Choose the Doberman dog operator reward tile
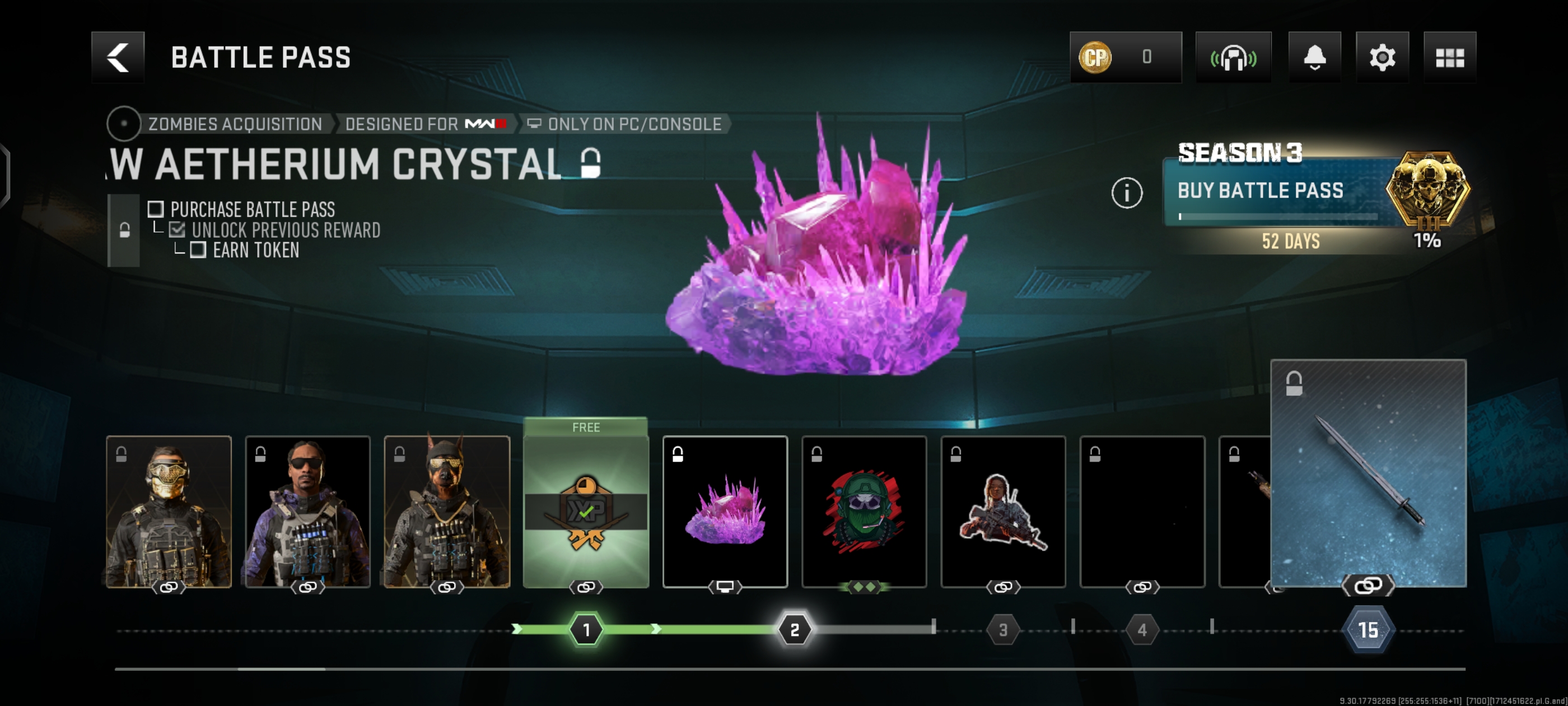1568x706 pixels. 447,511
